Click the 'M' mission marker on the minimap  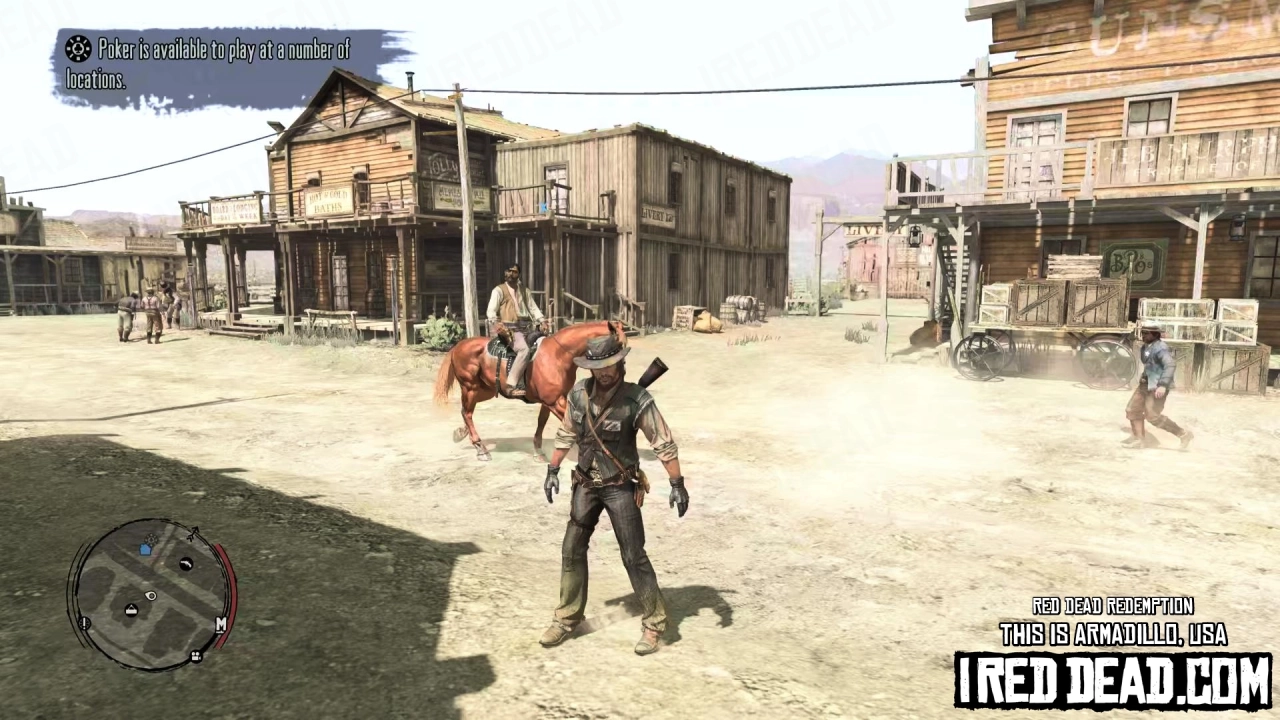click(x=220, y=625)
